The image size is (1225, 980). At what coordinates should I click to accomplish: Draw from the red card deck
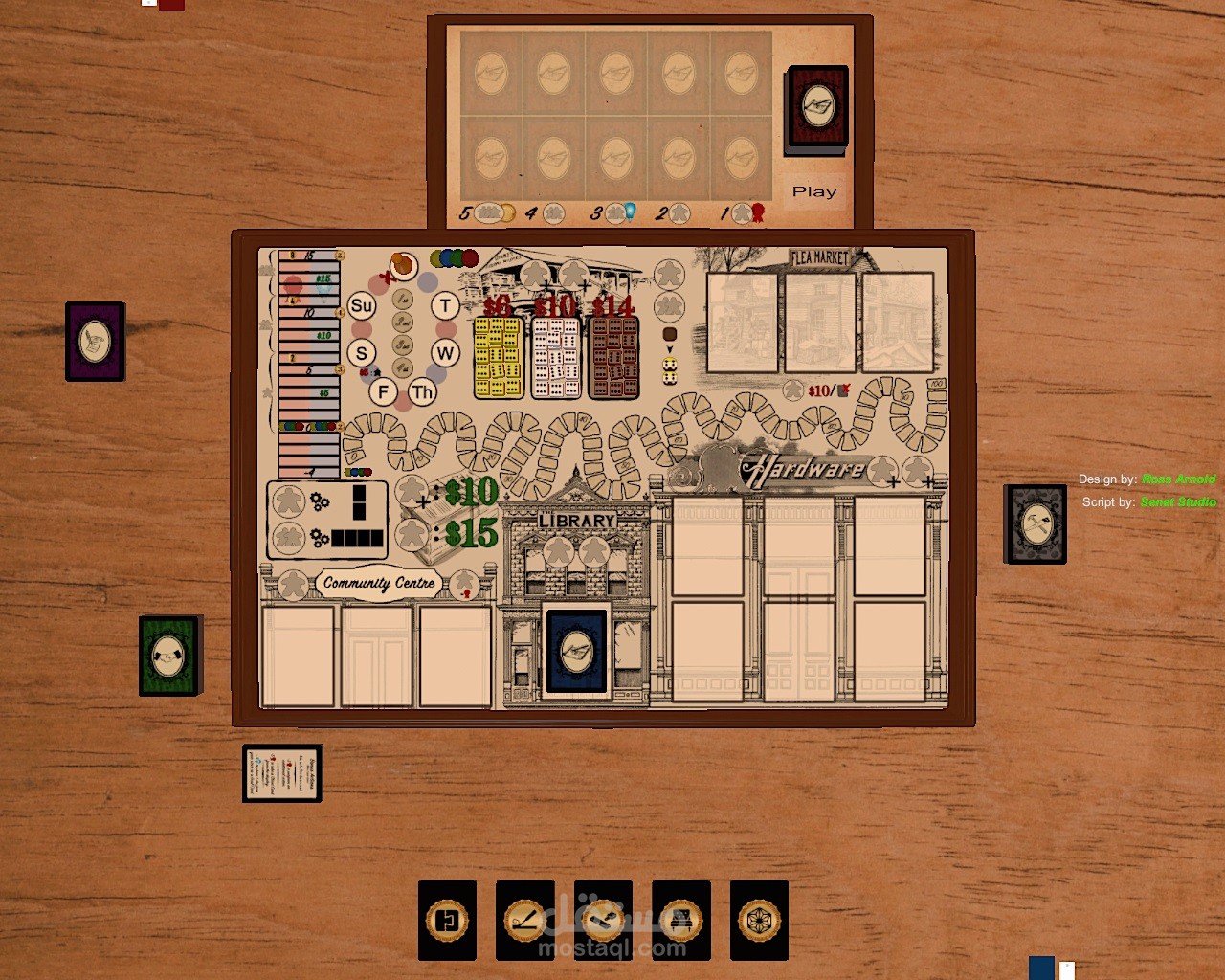pyautogui.click(x=817, y=108)
